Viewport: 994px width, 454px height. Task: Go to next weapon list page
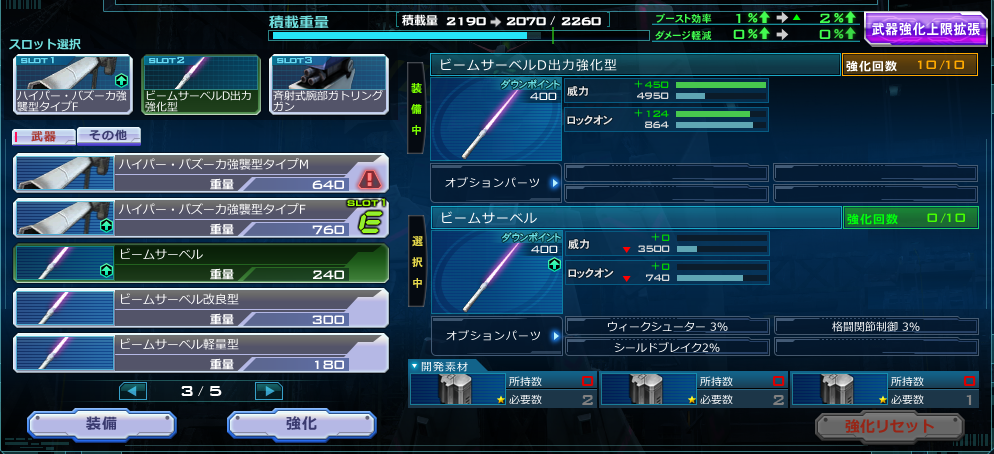(x=268, y=390)
